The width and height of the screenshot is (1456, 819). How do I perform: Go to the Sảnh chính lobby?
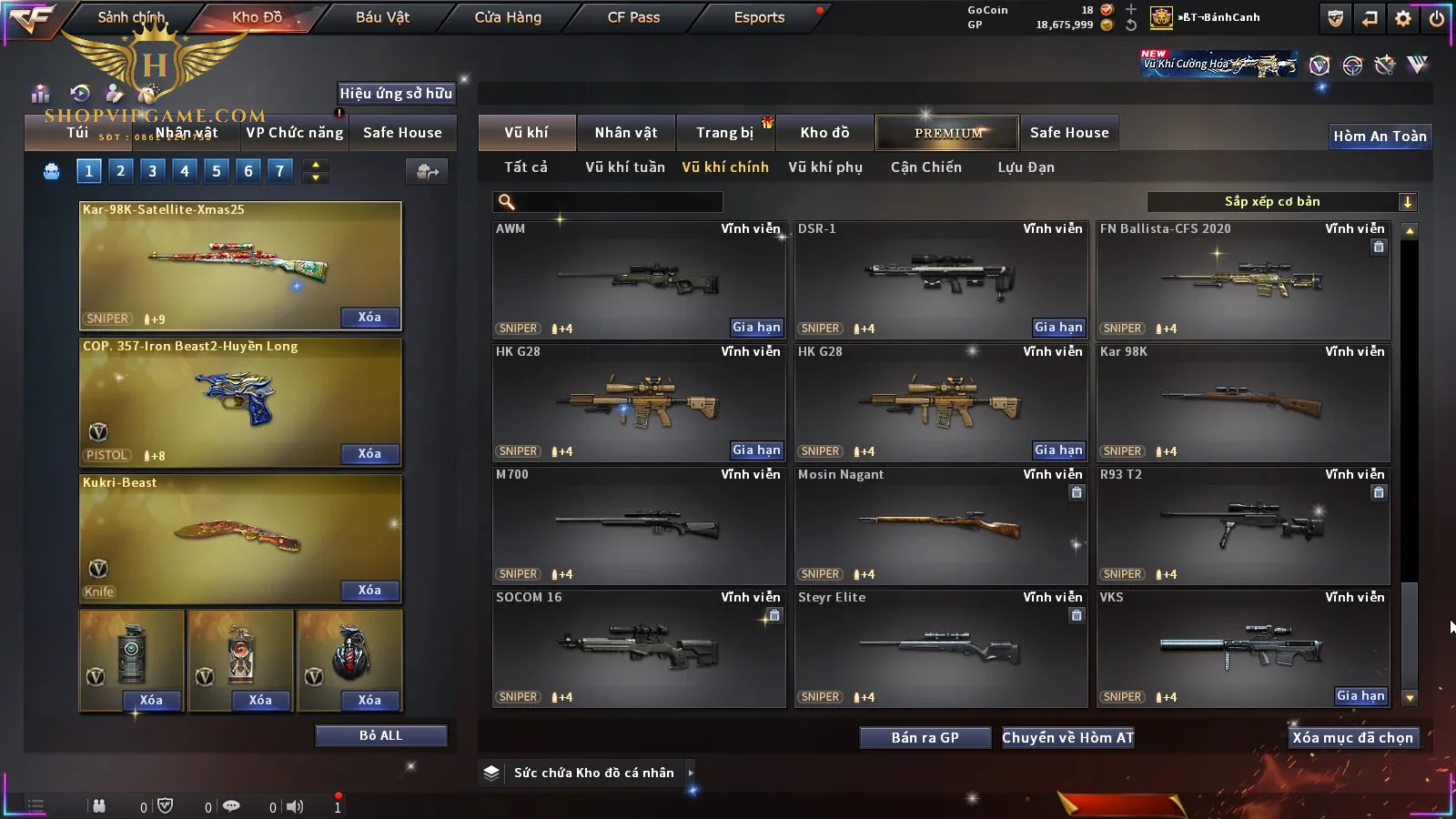tap(131, 17)
